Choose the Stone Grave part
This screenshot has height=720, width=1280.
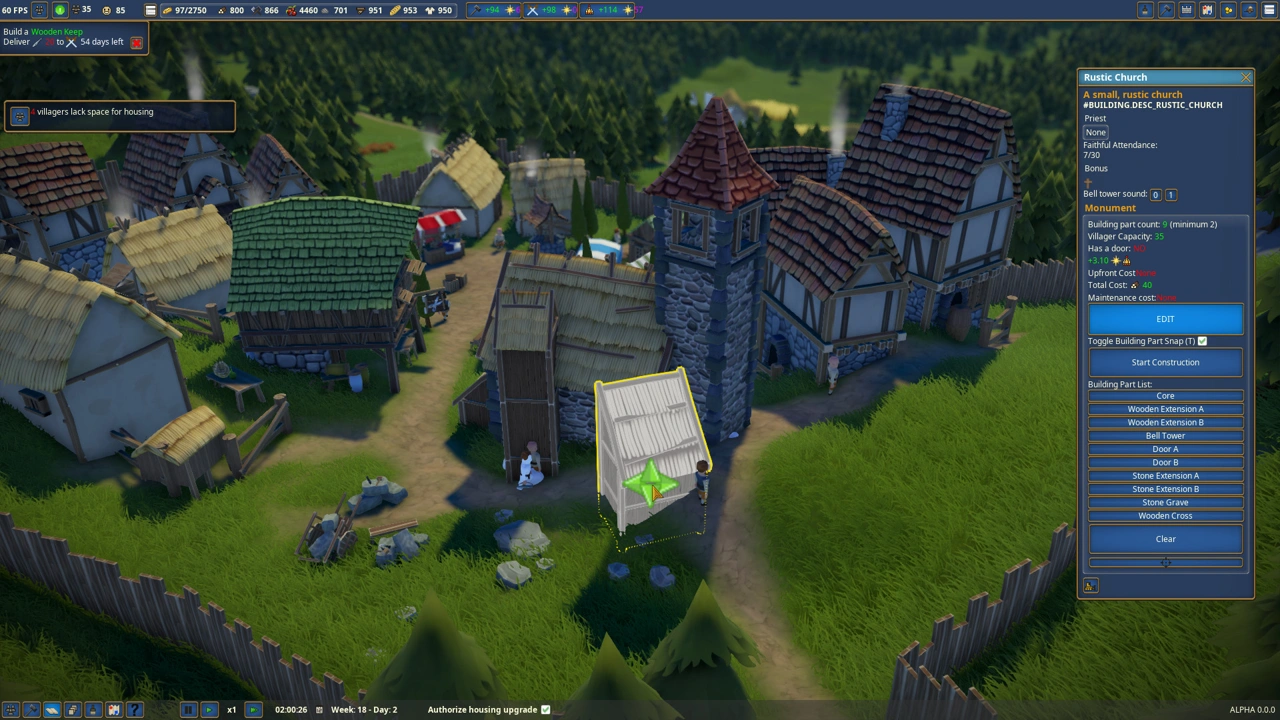pos(1165,503)
